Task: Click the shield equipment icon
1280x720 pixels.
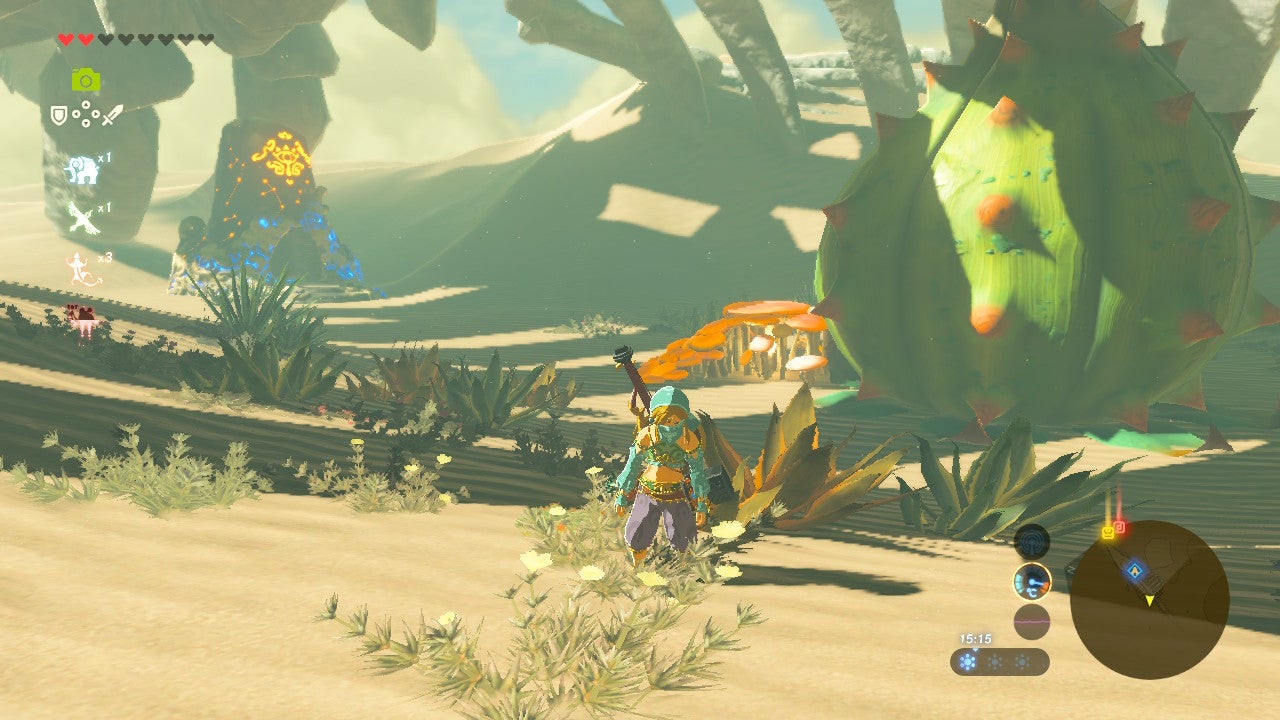Action: point(58,113)
